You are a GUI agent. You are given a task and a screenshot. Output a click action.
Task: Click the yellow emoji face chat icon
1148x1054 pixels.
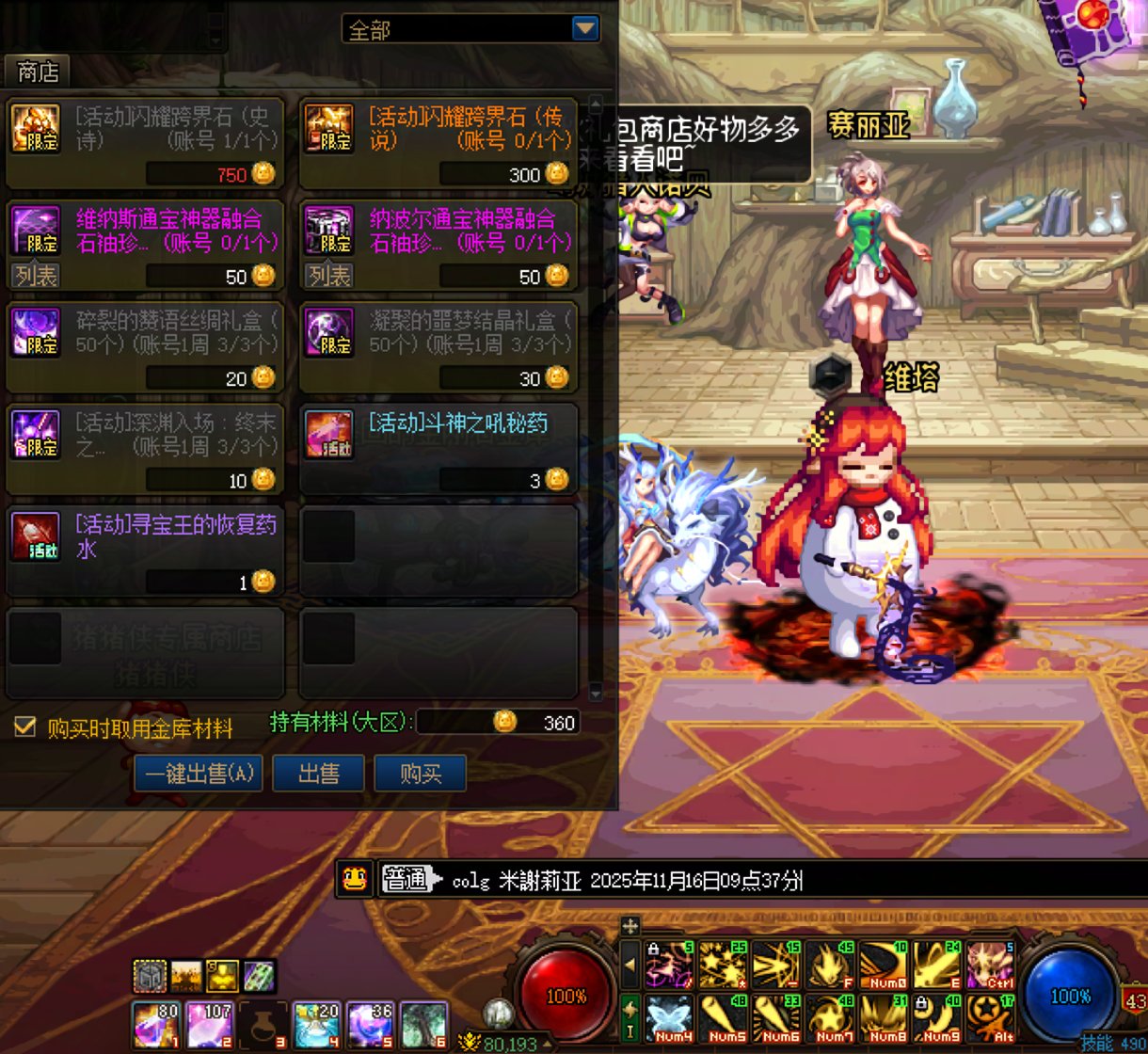[x=355, y=879]
